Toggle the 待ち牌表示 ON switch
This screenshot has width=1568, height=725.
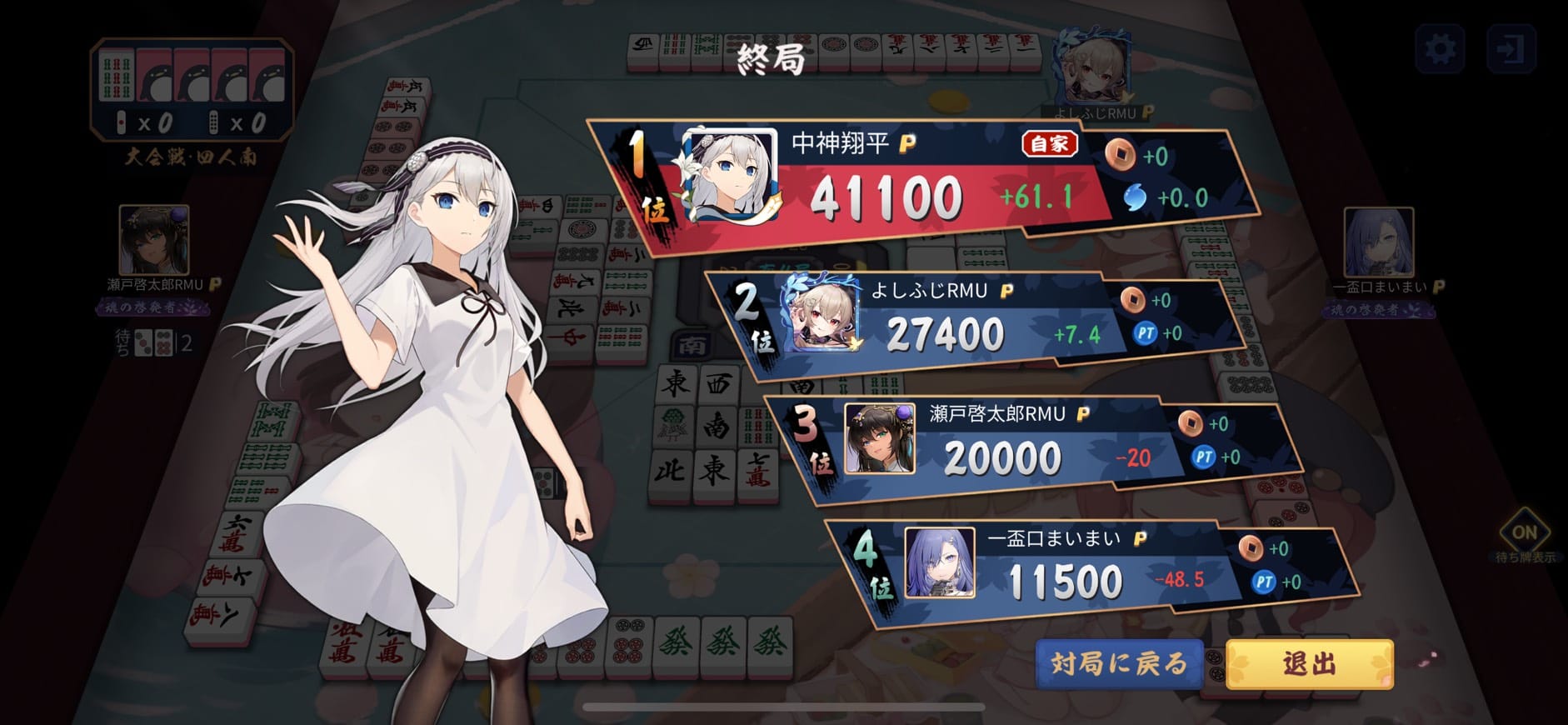pos(1524,532)
